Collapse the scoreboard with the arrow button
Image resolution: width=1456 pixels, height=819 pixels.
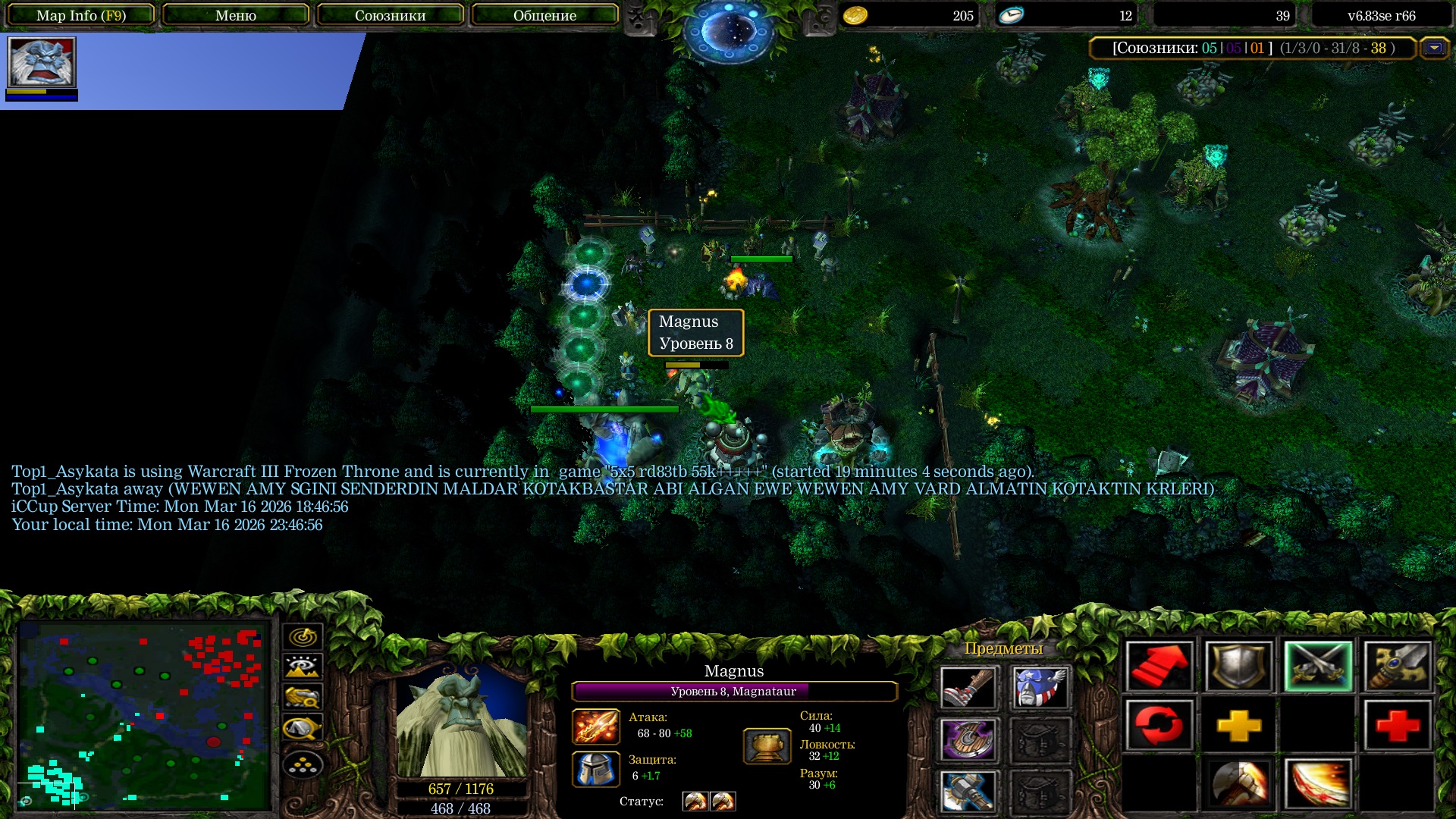pyautogui.click(x=1434, y=48)
